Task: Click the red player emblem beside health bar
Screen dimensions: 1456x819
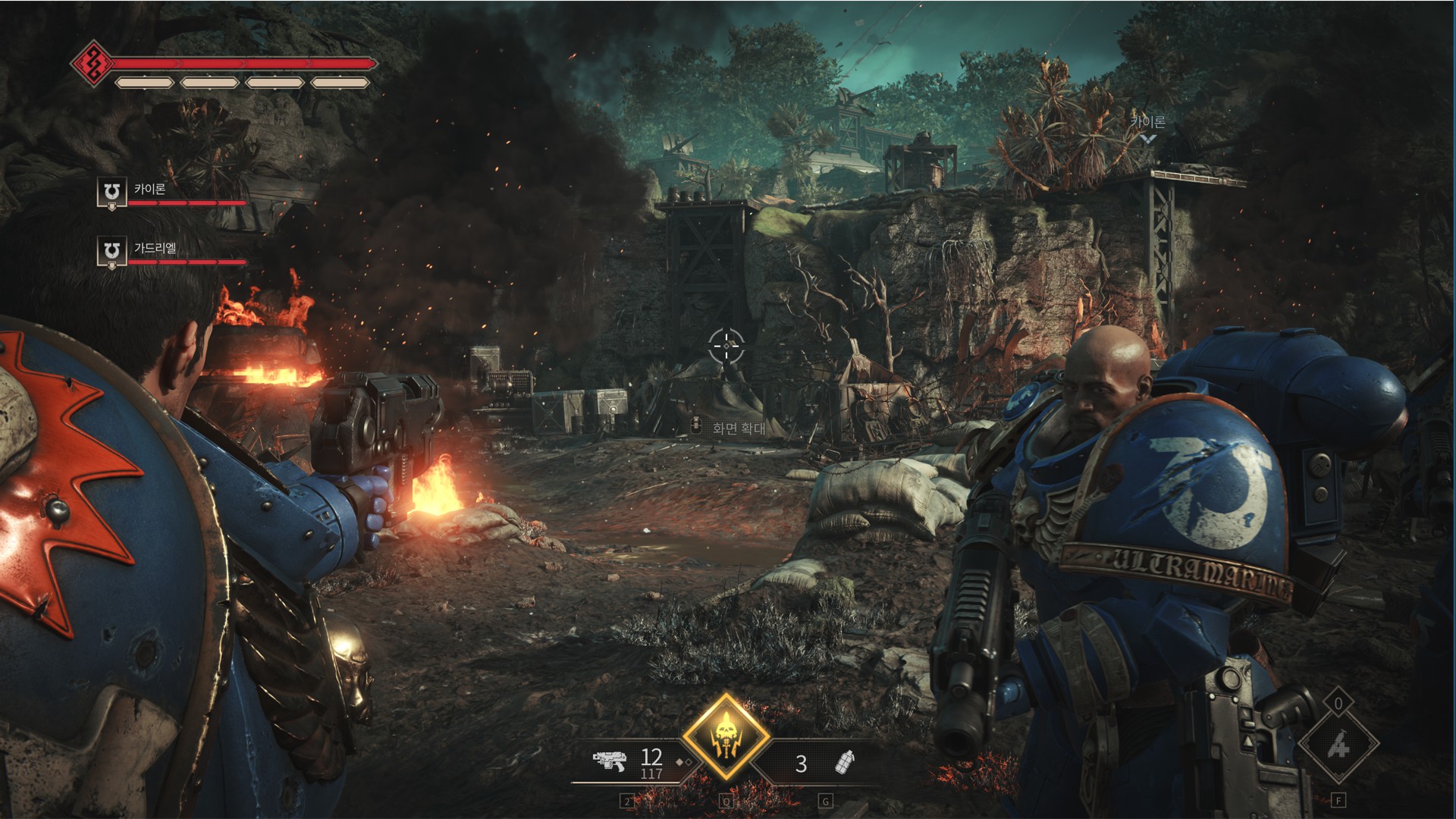Action: [x=93, y=63]
